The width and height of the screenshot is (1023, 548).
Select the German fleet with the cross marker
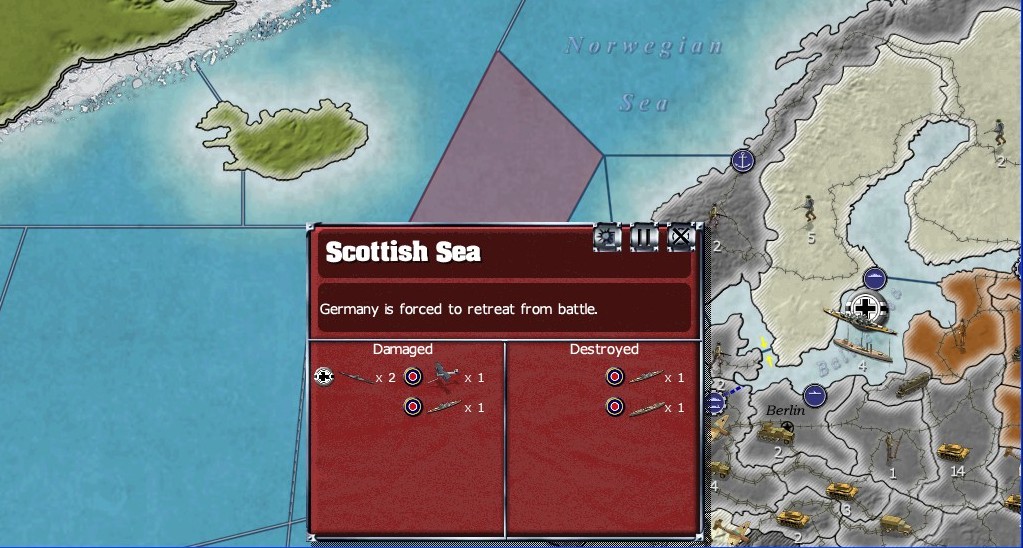pos(864,309)
